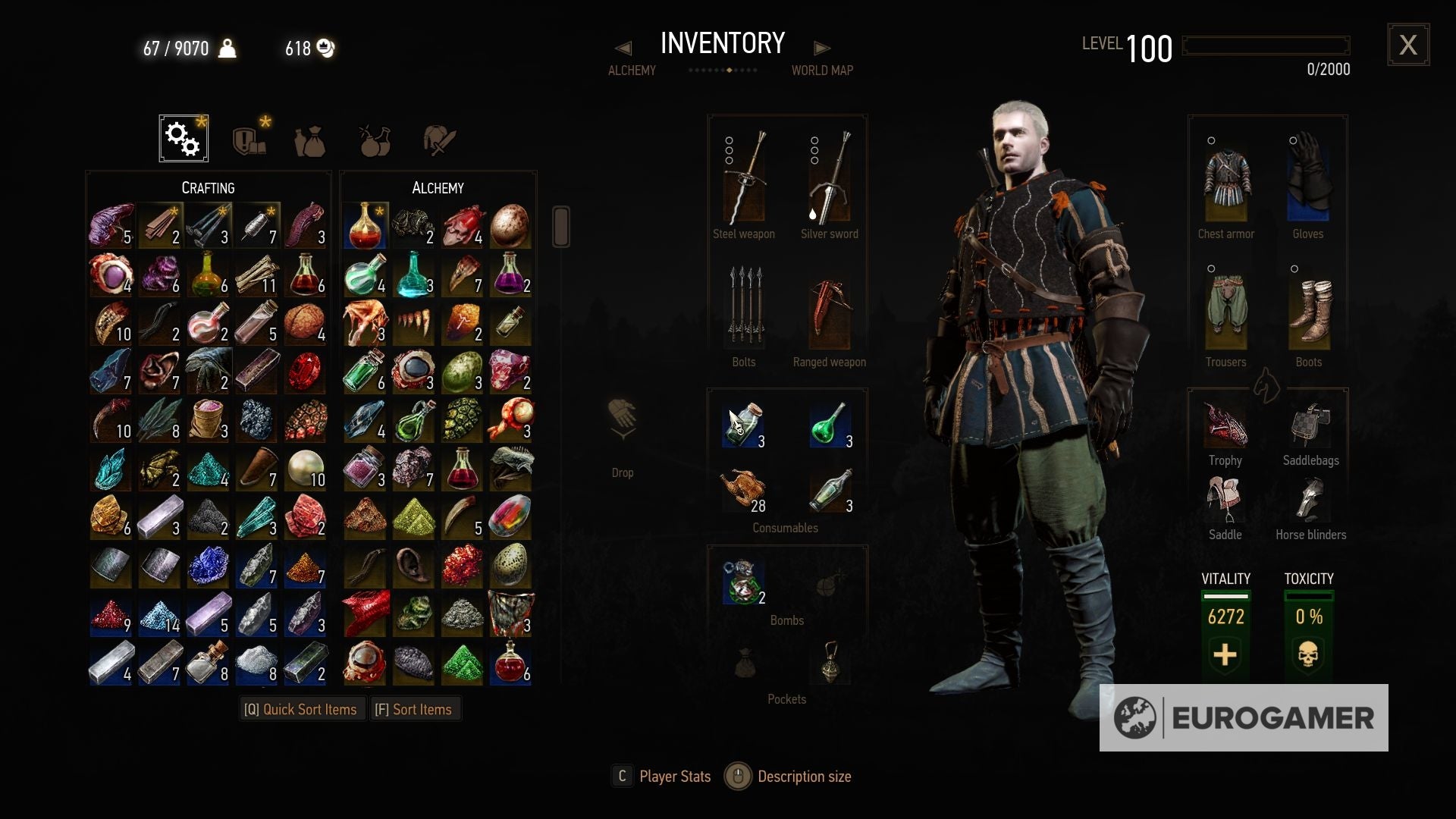Select the crafting materials gear tab
This screenshot has height=819, width=1456.
pos(182,138)
